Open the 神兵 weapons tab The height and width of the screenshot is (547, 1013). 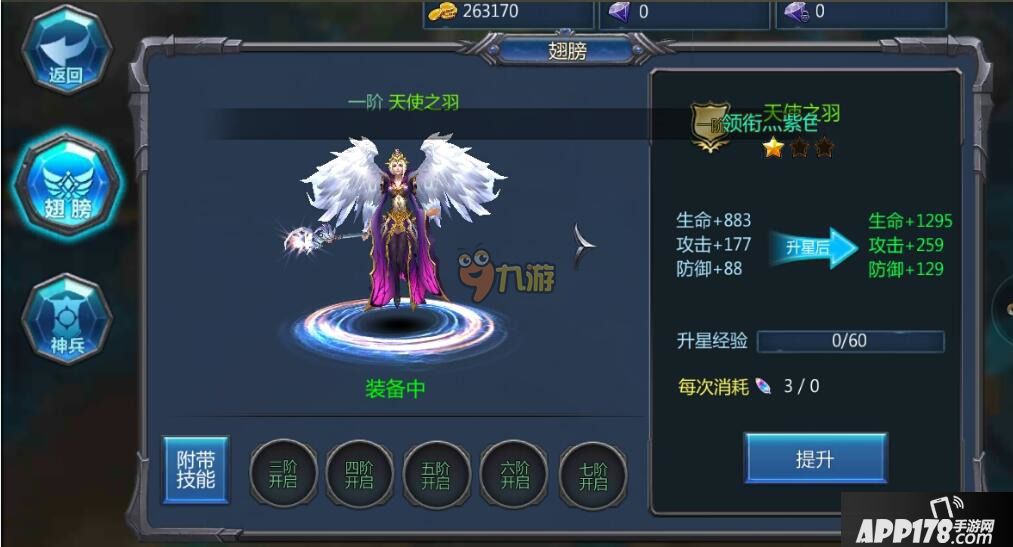click(66, 319)
